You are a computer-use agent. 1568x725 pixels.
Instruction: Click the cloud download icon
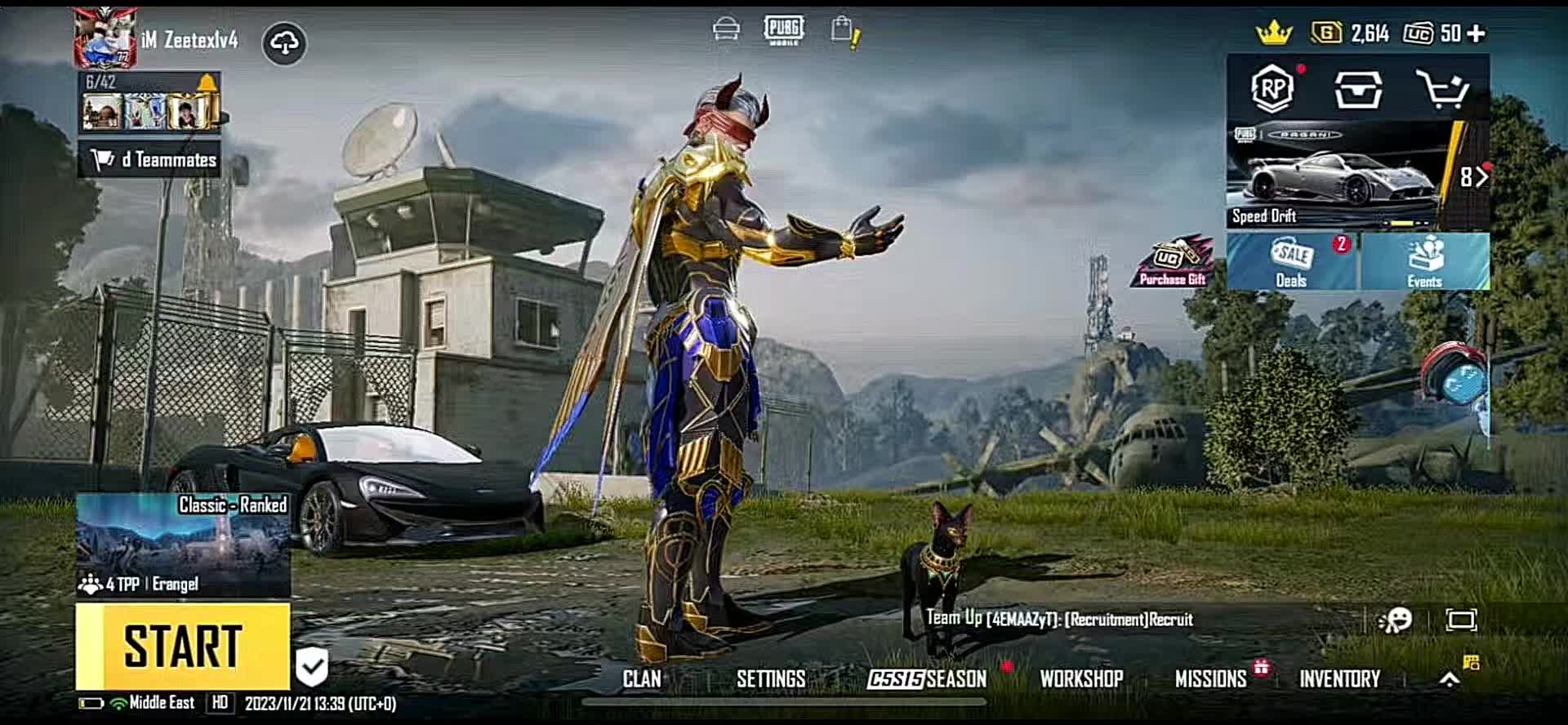coord(284,43)
